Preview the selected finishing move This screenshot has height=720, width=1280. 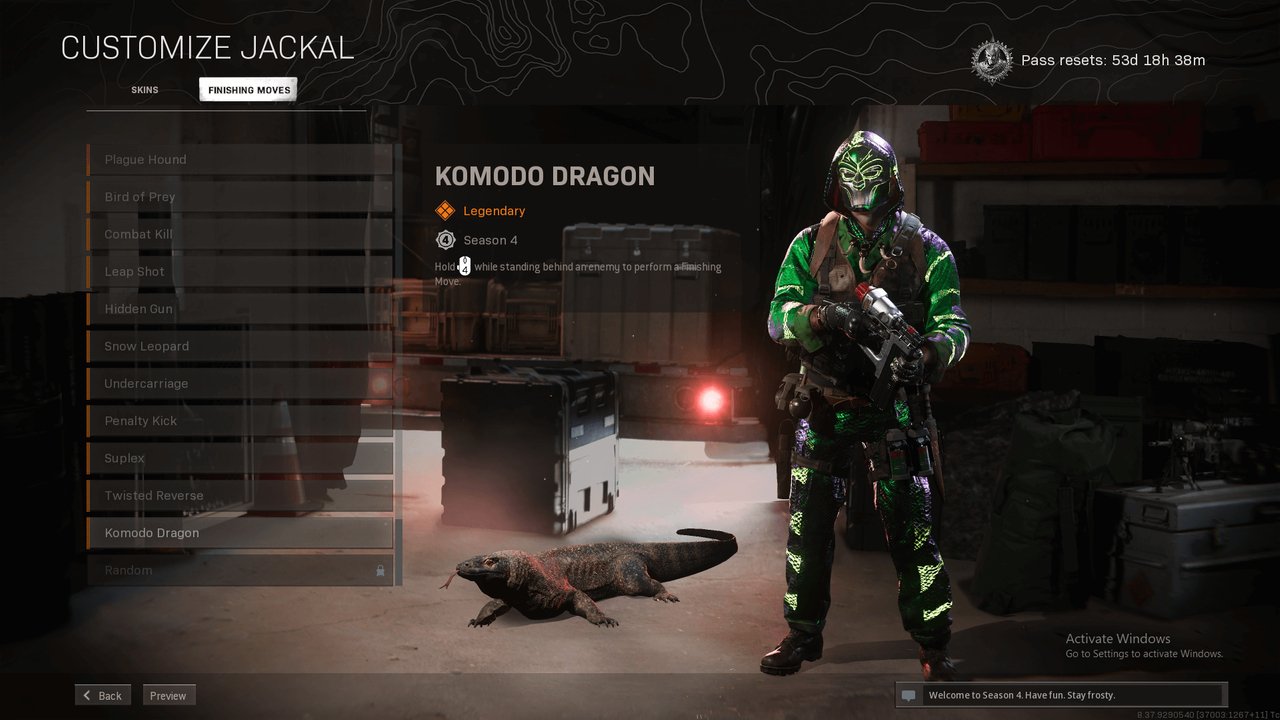pyautogui.click(x=168, y=695)
